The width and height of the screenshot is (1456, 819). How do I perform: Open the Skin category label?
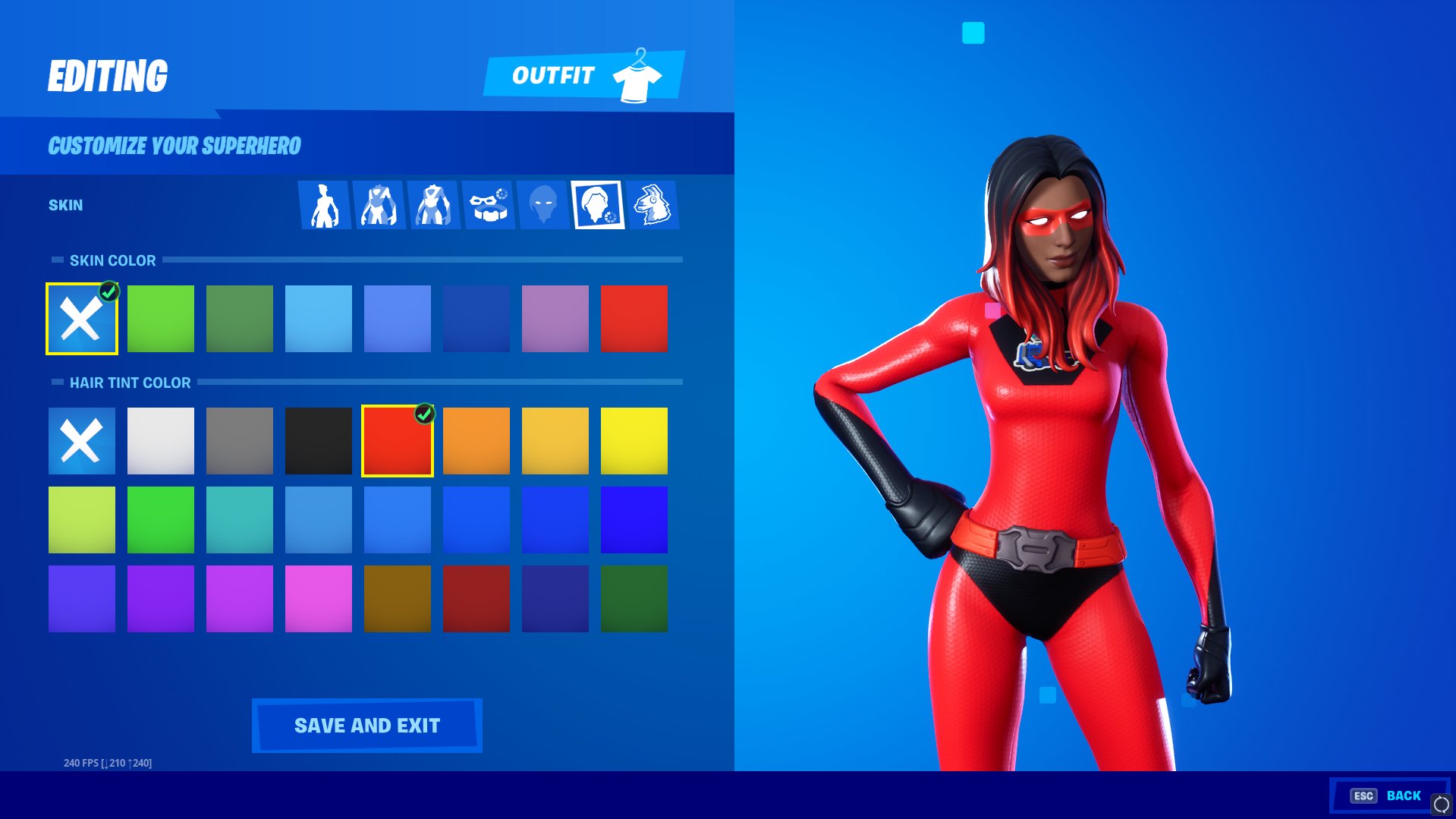click(x=64, y=204)
